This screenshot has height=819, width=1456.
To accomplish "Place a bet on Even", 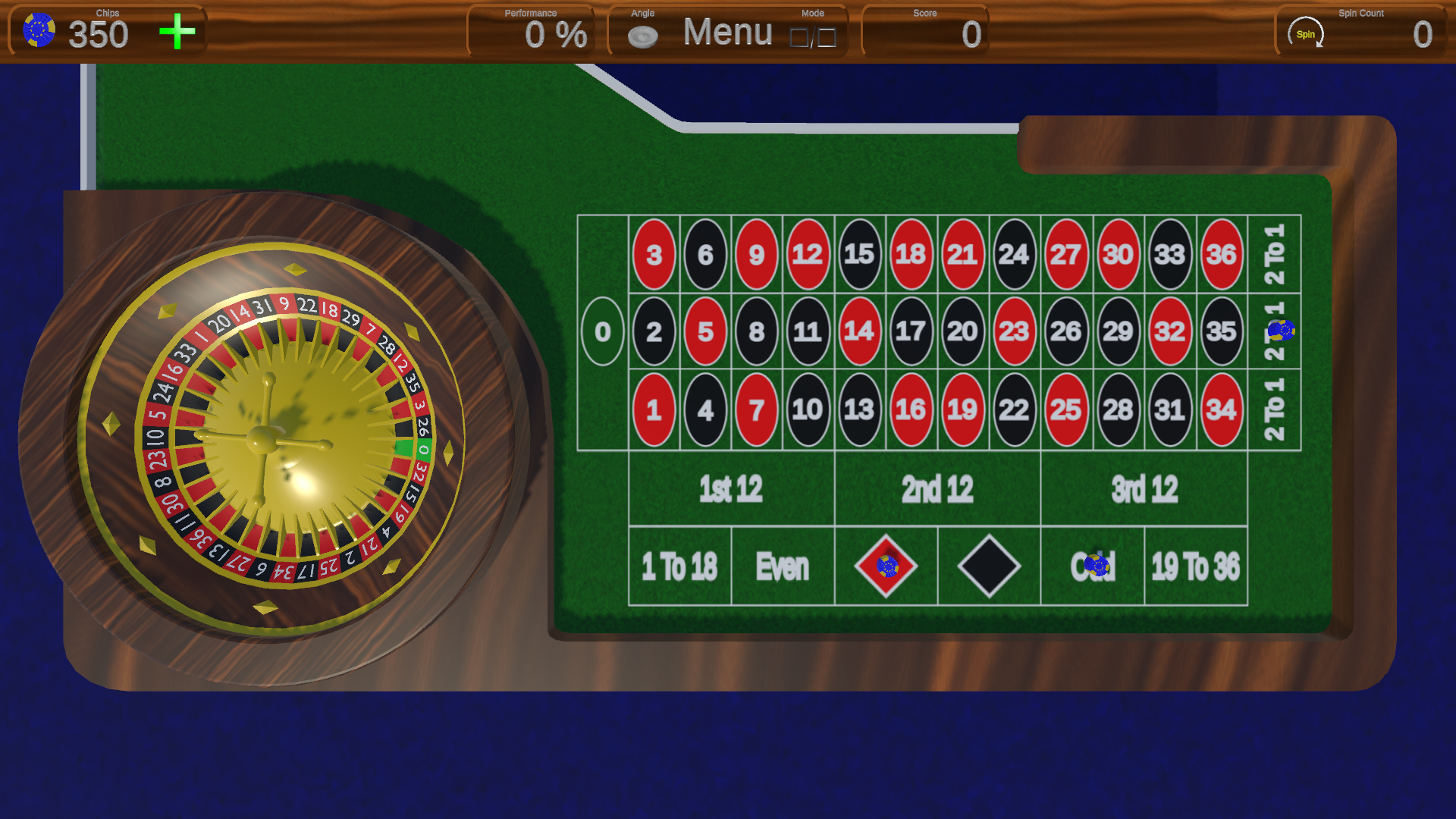I will [x=782, y=566].
